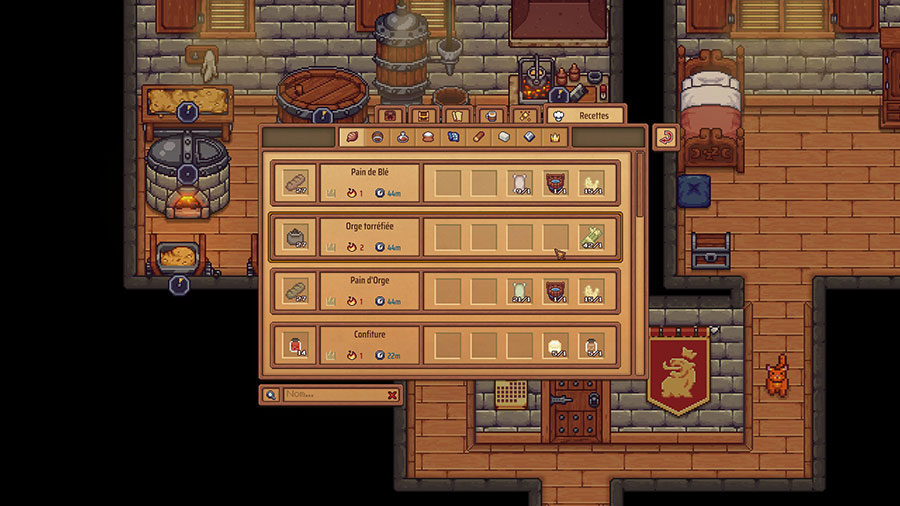Click the recipe list scrollbar

tap(640, 190)
